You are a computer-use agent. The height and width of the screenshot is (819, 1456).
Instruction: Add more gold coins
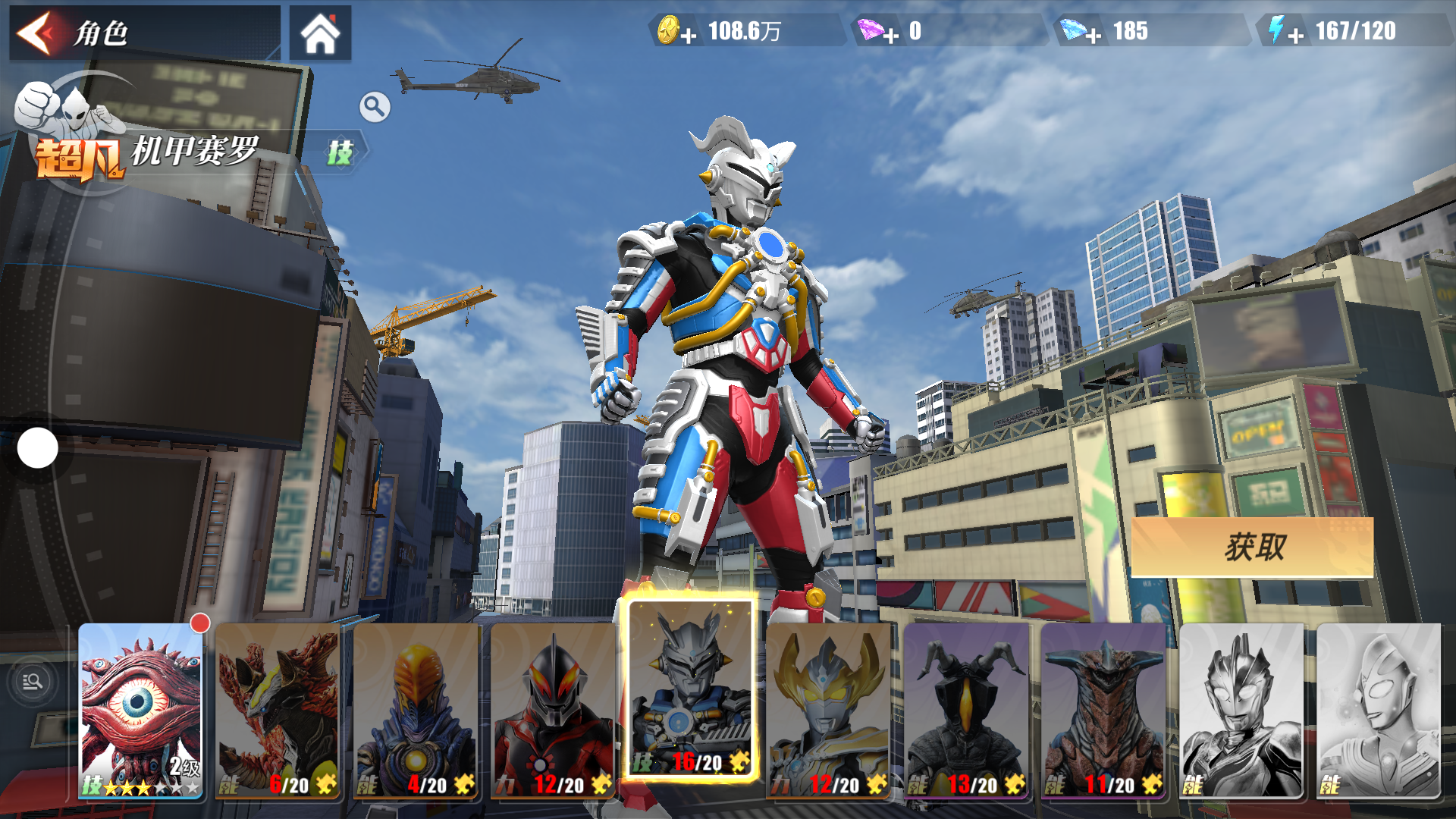click(687, 34)
